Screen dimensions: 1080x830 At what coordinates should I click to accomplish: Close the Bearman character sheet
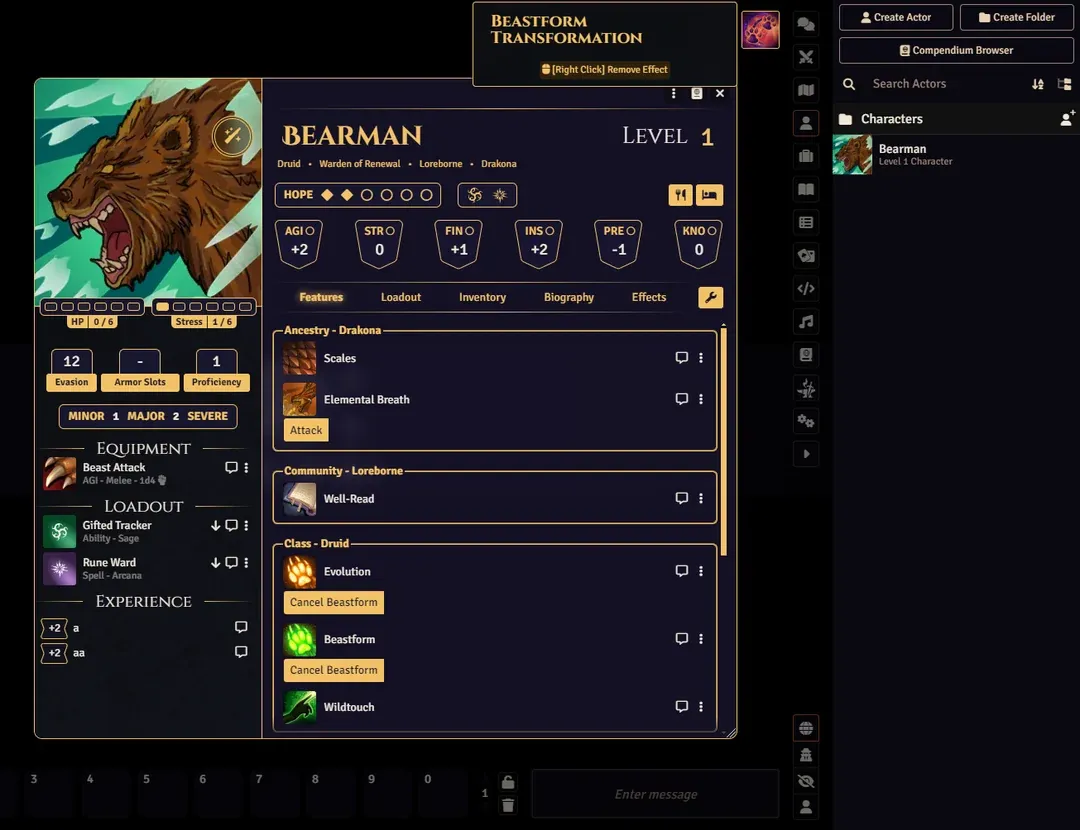tap(720, 94)
